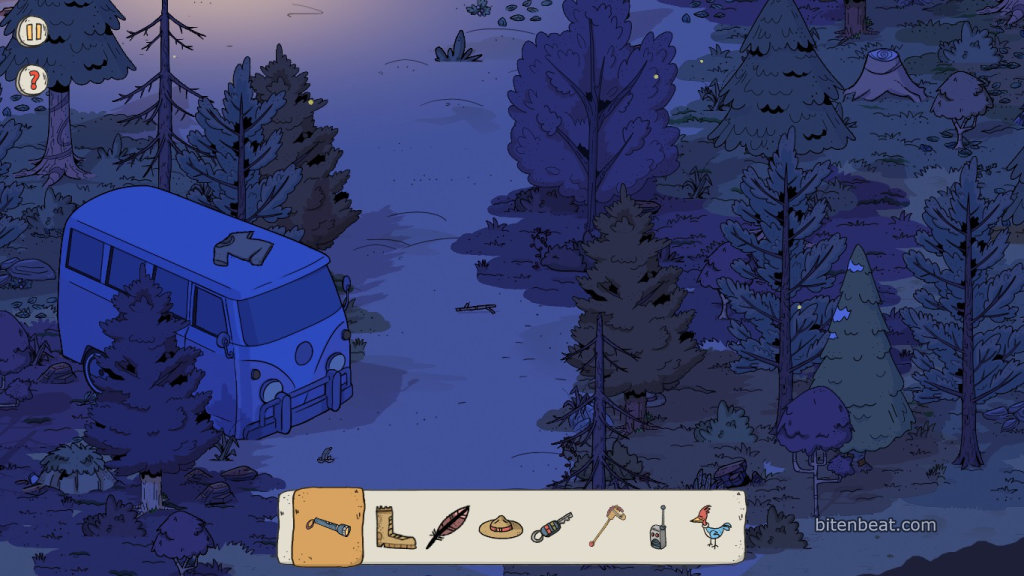Open the question mark hint button
The height and width of the screenshot is (576, 1024).
point(33,79)
